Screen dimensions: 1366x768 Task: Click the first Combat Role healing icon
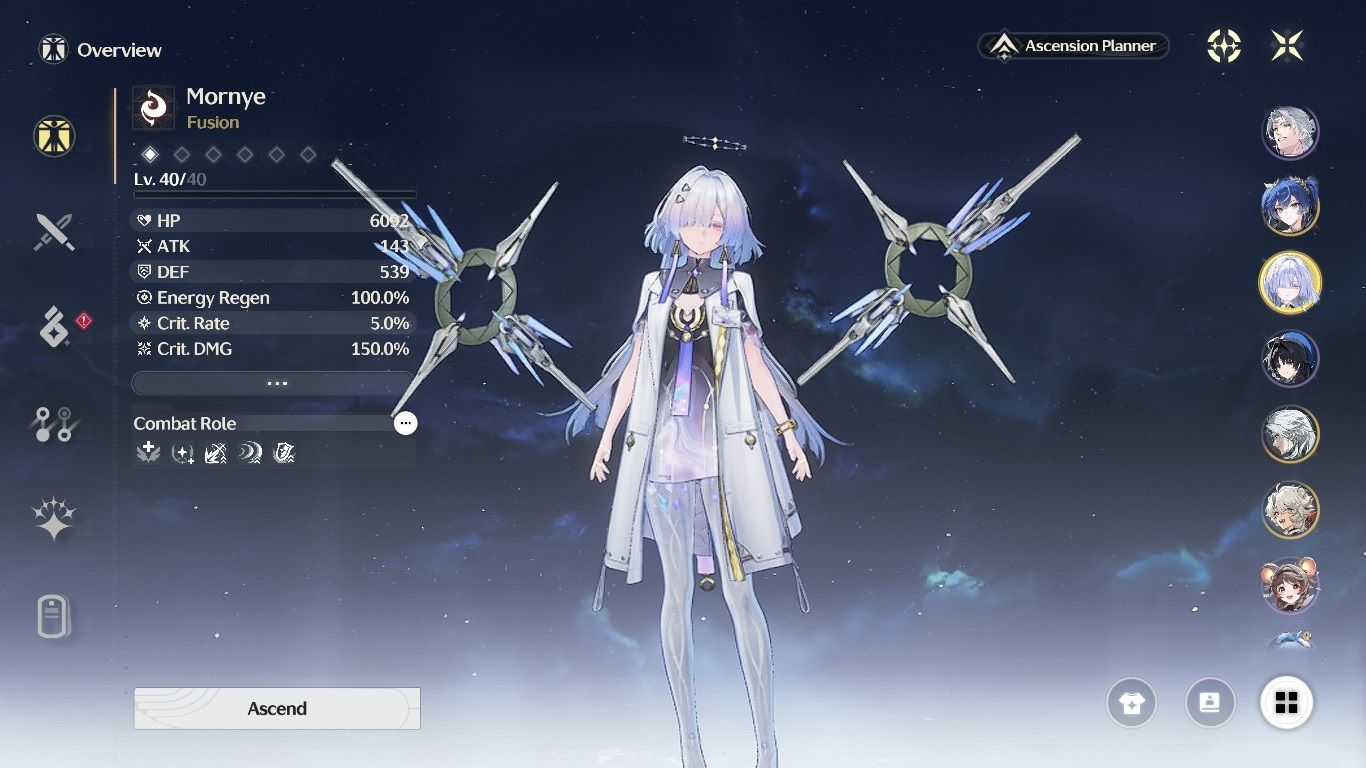(148, 454)
